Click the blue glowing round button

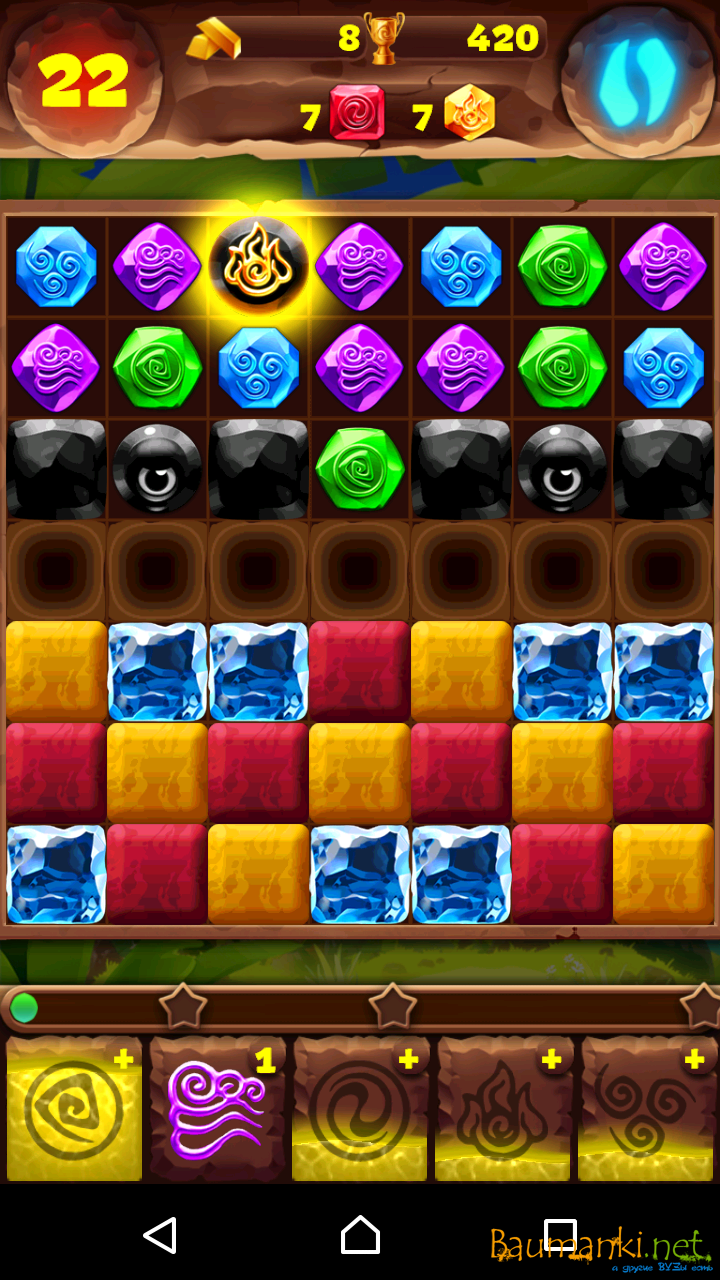tap(638, 79)
